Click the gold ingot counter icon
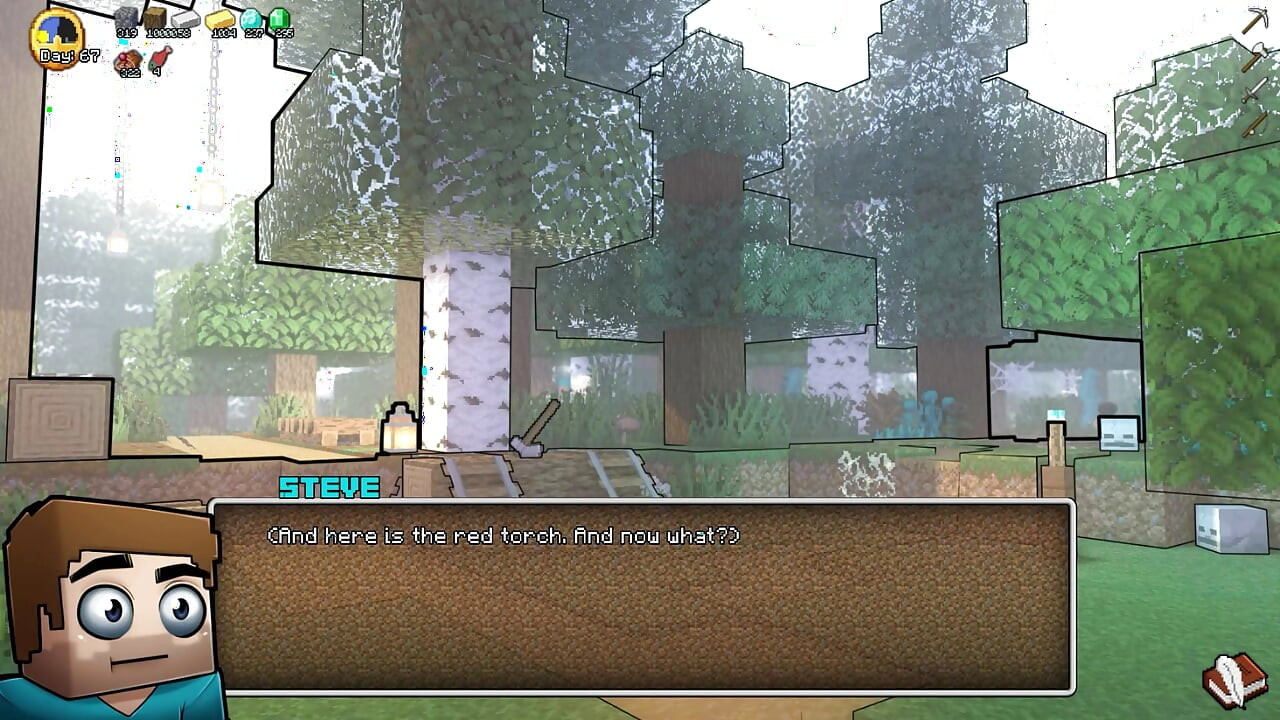 click(x=220, y=20)
